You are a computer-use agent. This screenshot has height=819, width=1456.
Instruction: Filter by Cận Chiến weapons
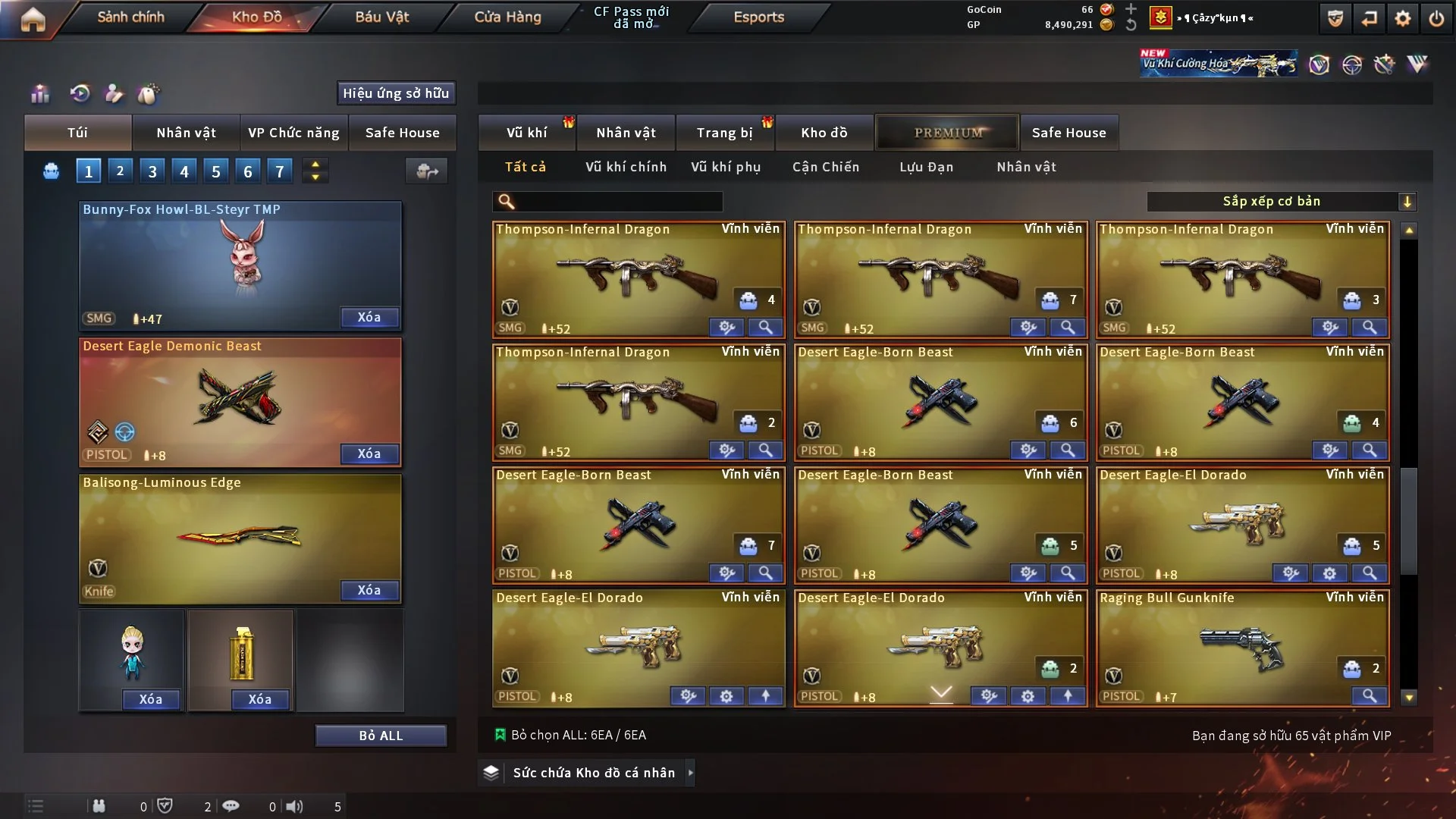click(825, 167)
